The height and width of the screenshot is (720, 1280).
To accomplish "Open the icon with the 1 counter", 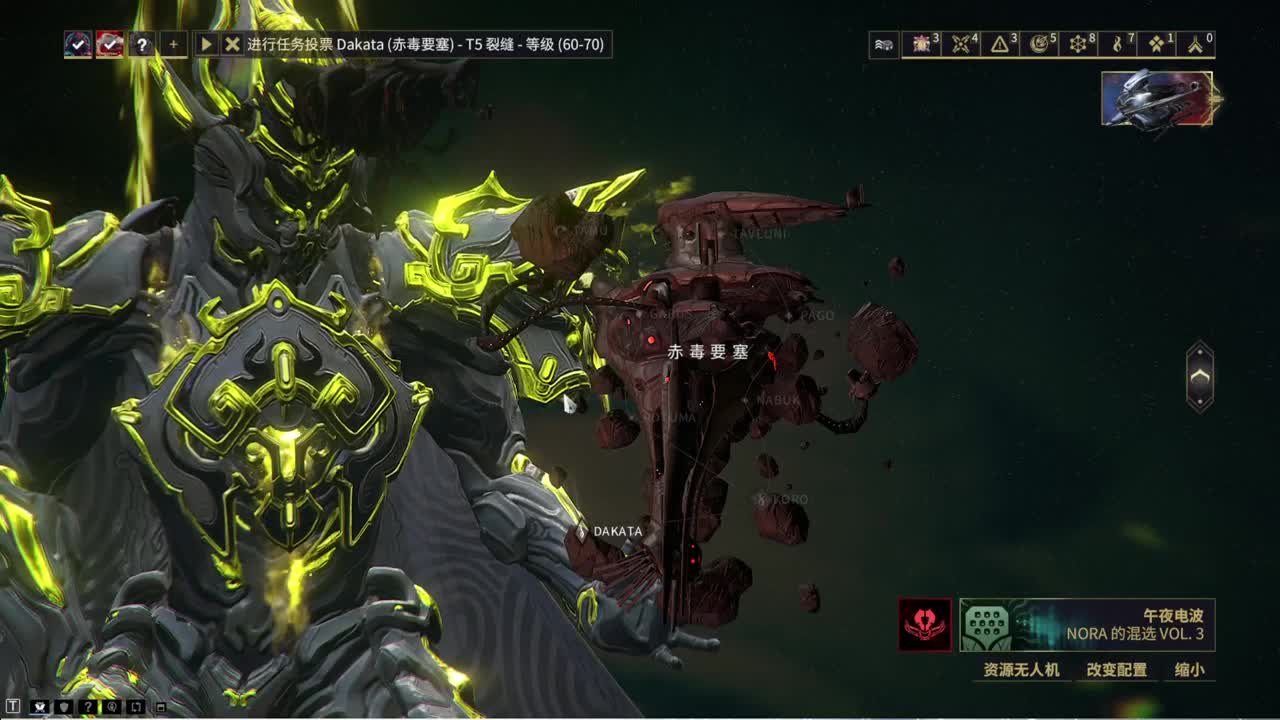I will 1157,44.
